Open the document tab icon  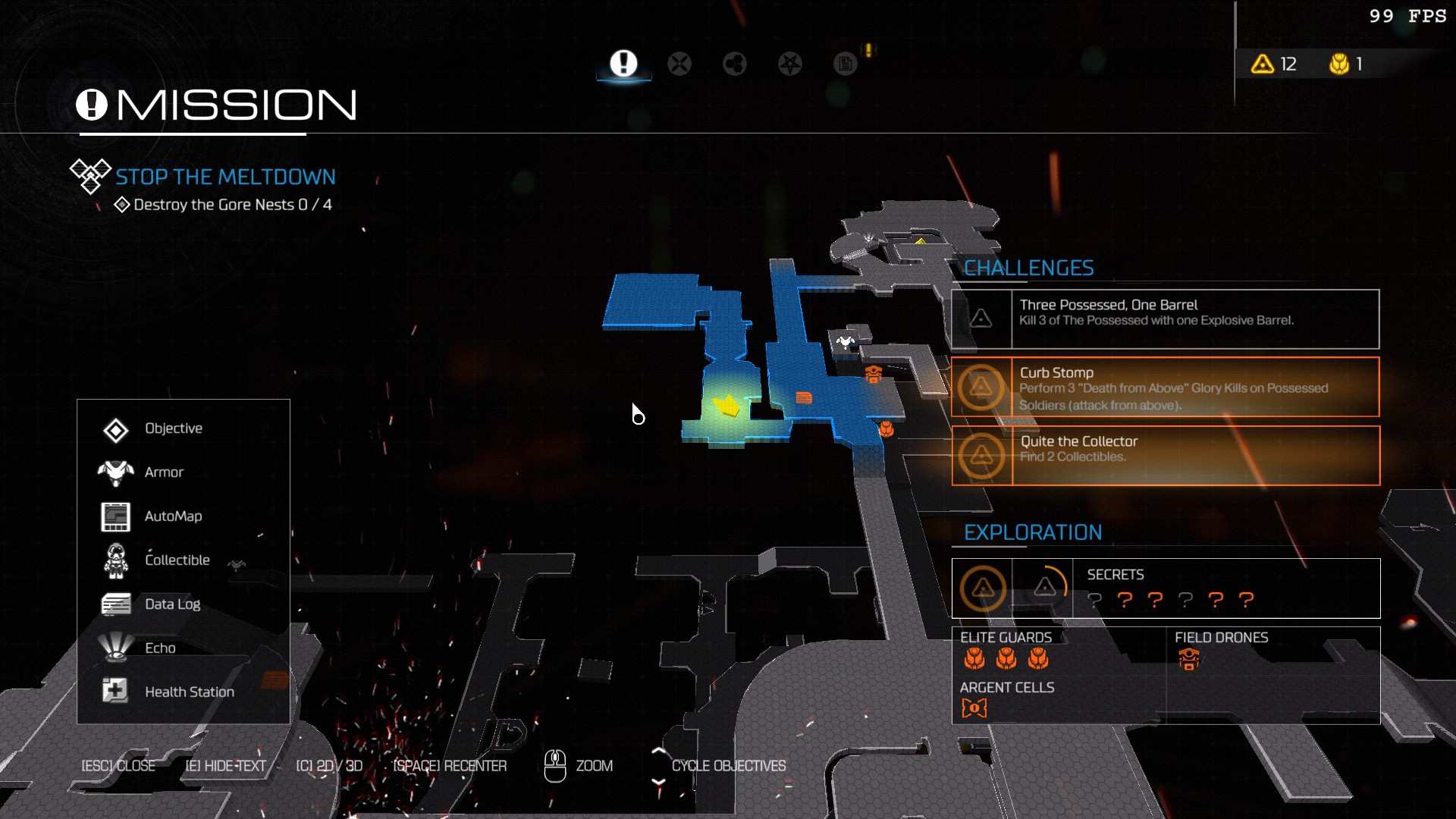click(845, 64)
